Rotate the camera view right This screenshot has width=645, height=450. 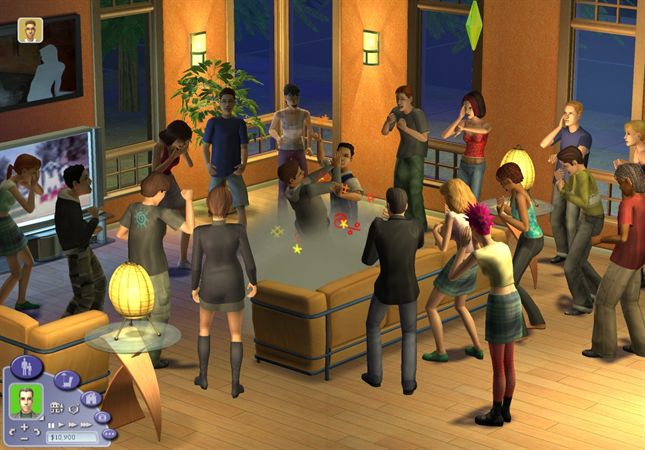(x=37, y=434)
